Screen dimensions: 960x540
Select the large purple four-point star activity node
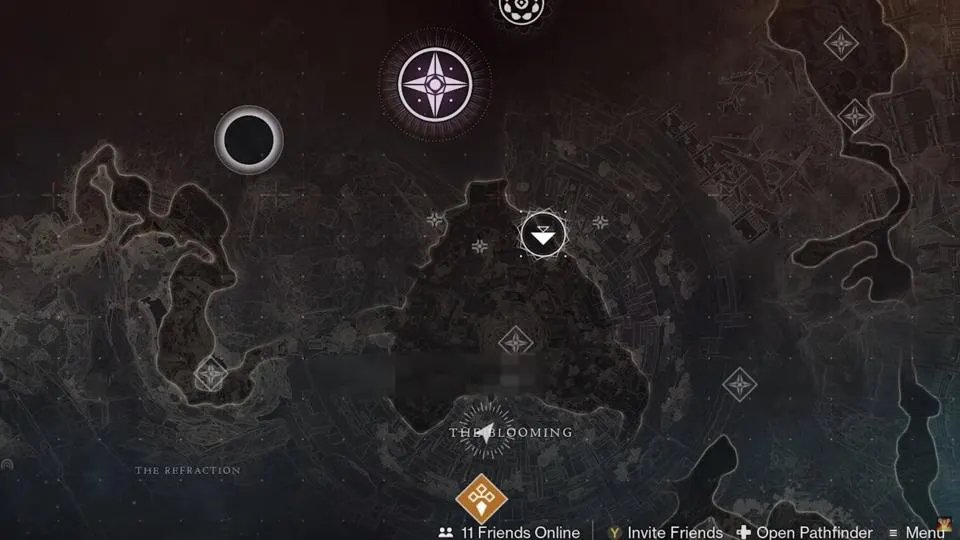tap(435, 83)
